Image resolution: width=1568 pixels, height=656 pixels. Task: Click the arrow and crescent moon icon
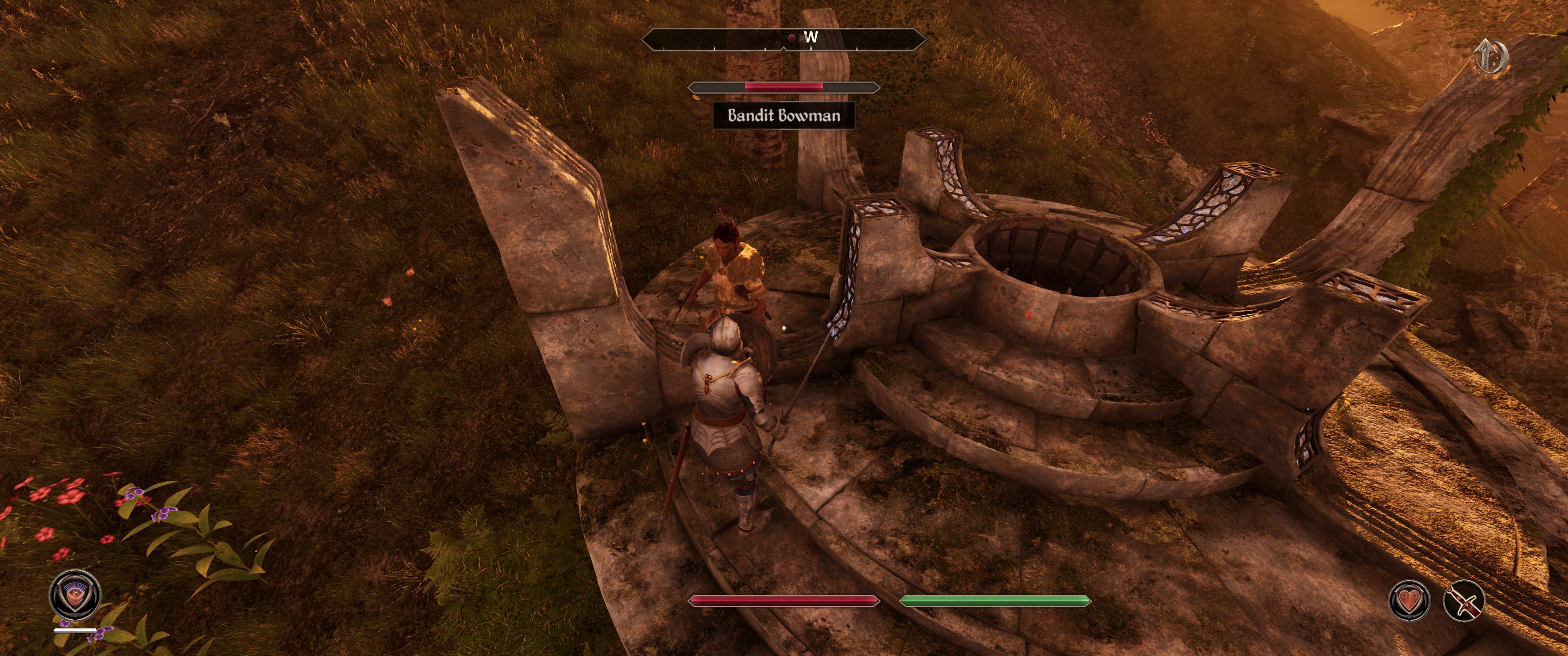pos(1491,56)
